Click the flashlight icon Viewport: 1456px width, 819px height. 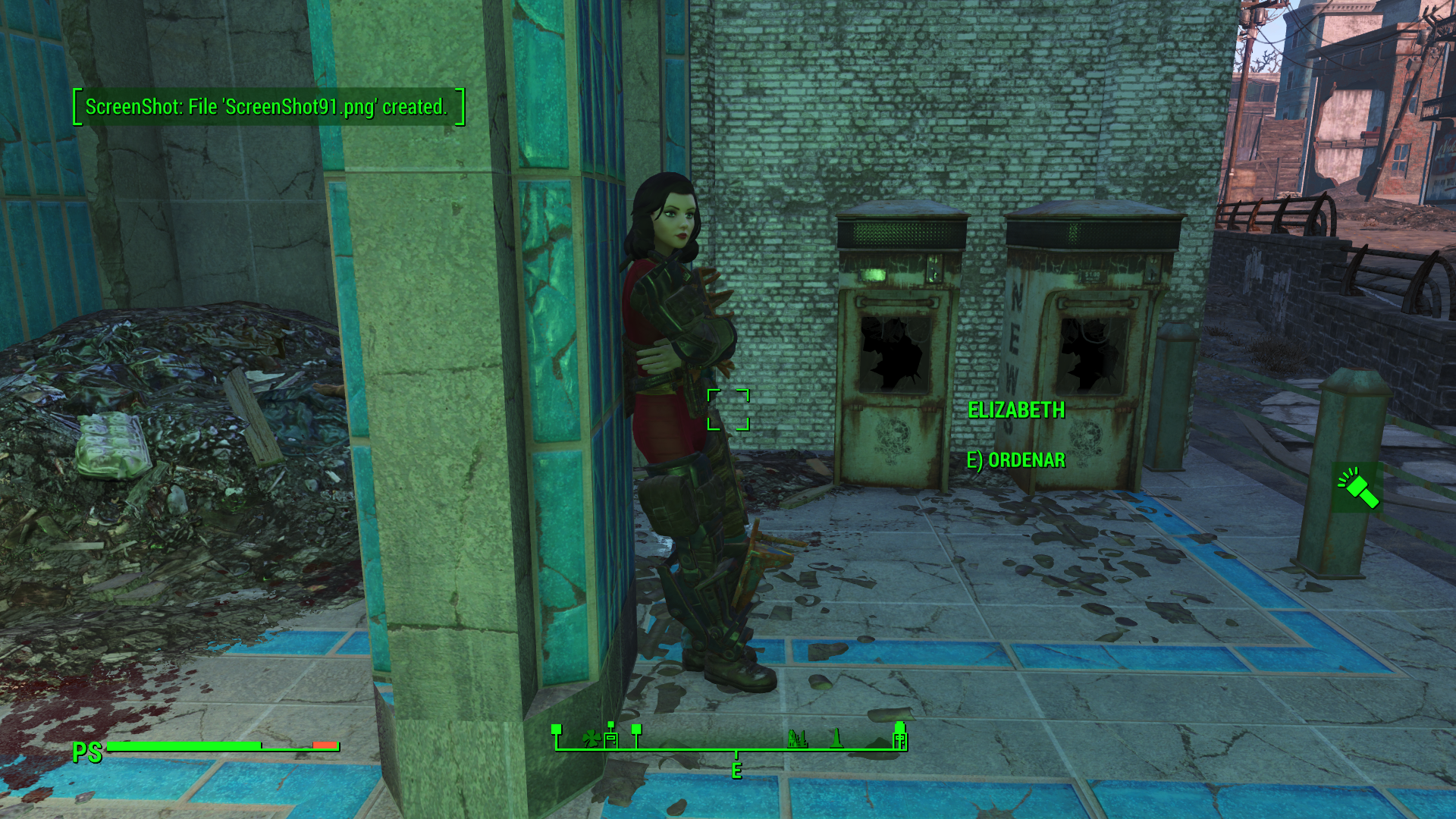pyautogui.click(x=1357, y=488)
